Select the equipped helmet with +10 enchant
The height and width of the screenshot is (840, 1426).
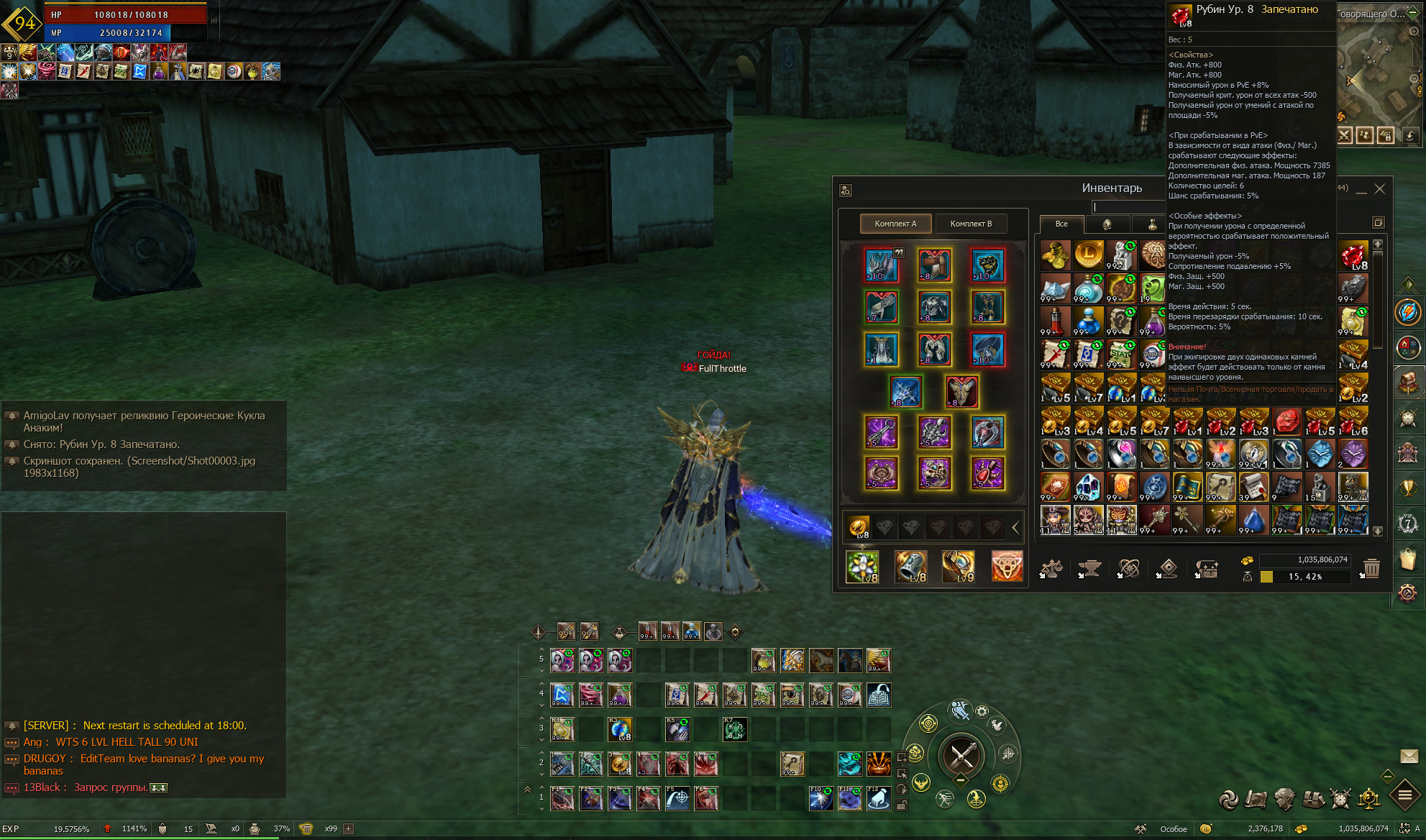pos(882,265)
